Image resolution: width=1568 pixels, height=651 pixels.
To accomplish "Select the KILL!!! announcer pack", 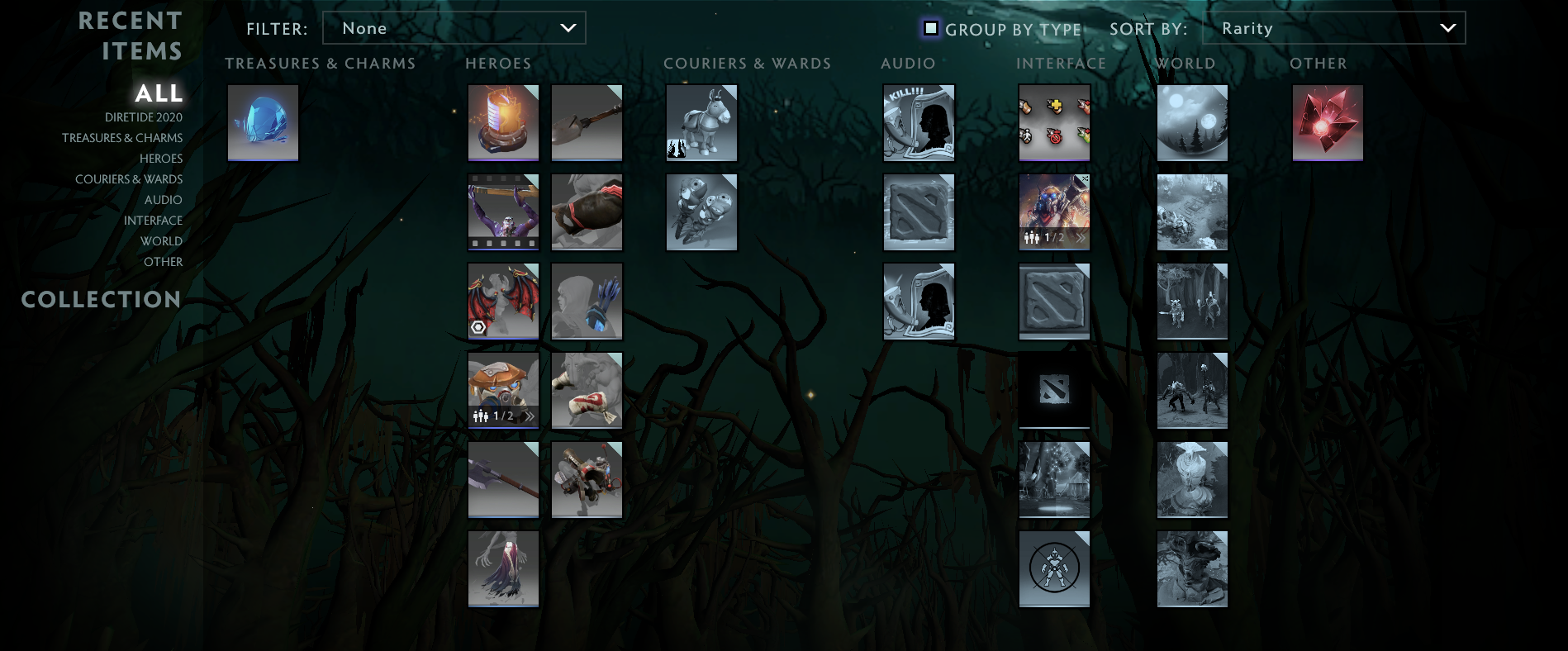I will tap(918, 122).
